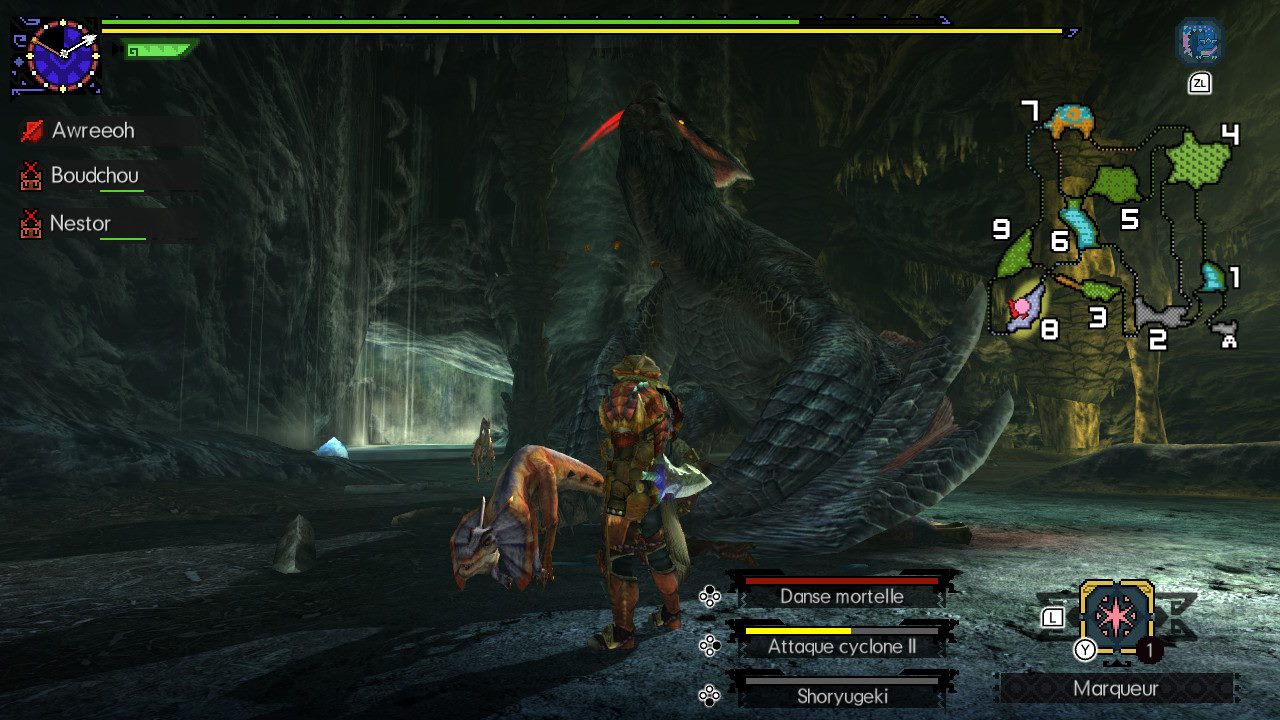The width and height of the screenshot is (1280, 720).
Task: Click area 2 on the minimap
Action: click(x=1160, y=314)
